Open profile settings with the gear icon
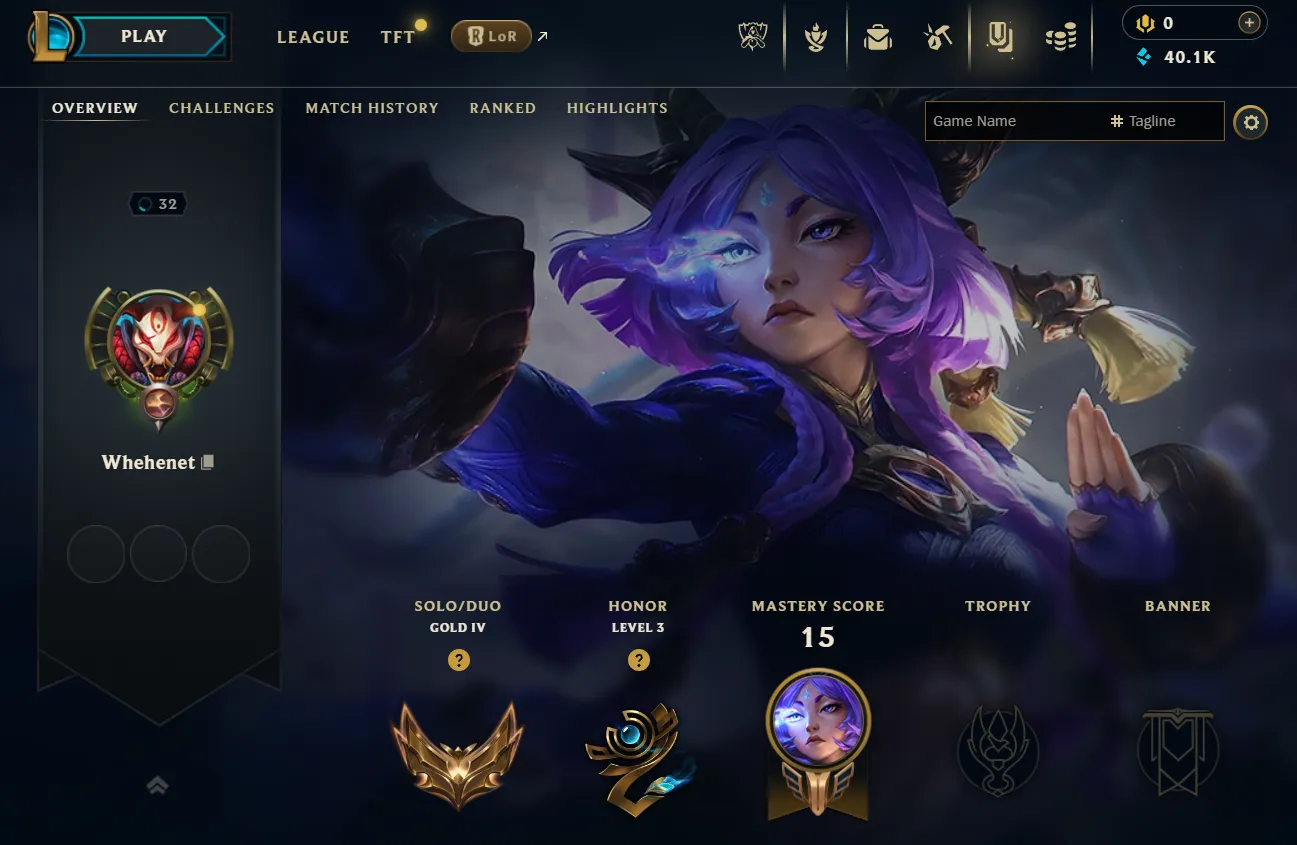This screenshot has width=1297, height=845. point(1251,122)
